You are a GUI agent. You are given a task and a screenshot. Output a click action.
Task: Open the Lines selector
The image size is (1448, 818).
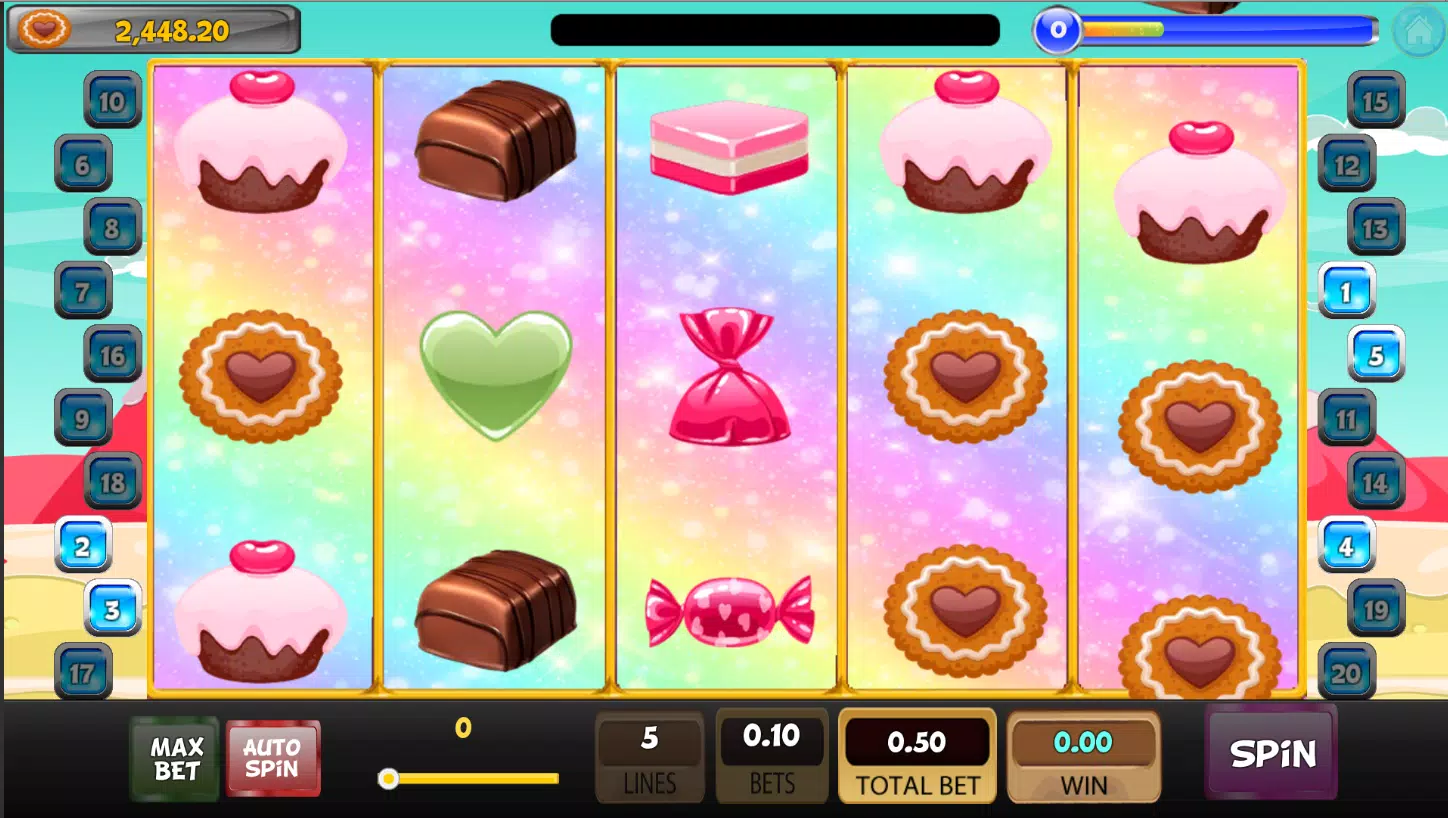pyautogui.click(x=650, y=757)
